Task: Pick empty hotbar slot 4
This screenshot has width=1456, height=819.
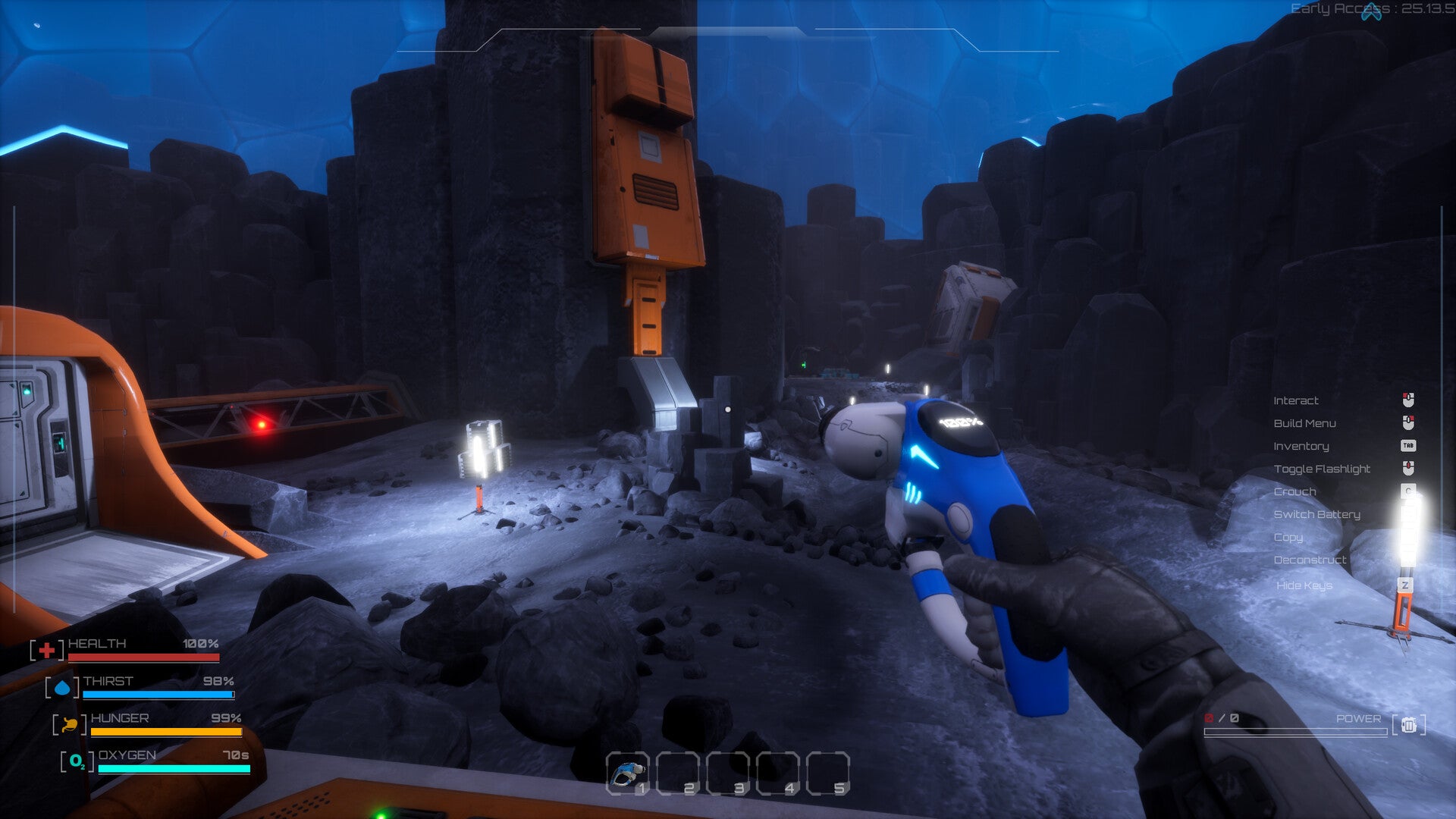Action: point(778,773)
